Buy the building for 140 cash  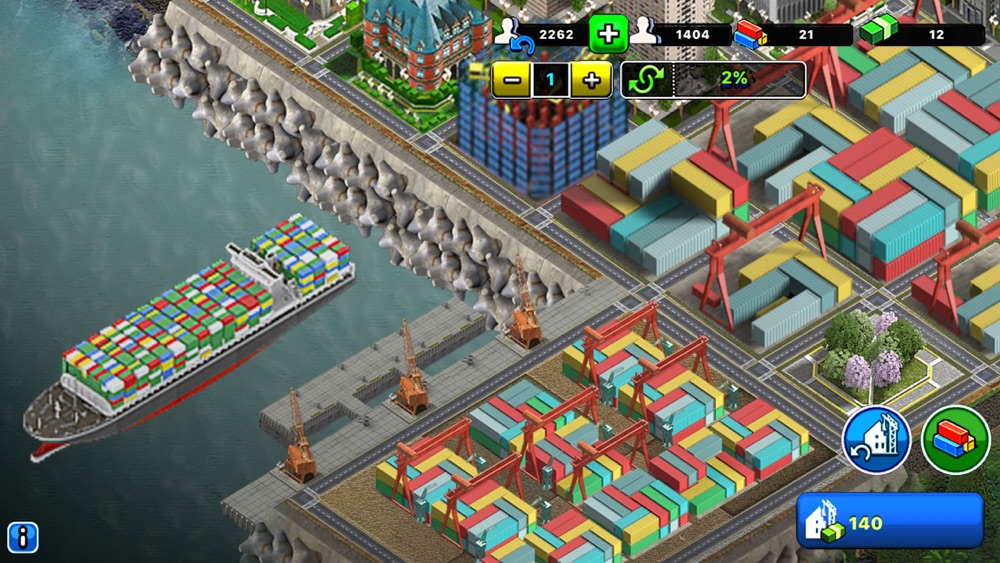889,521
